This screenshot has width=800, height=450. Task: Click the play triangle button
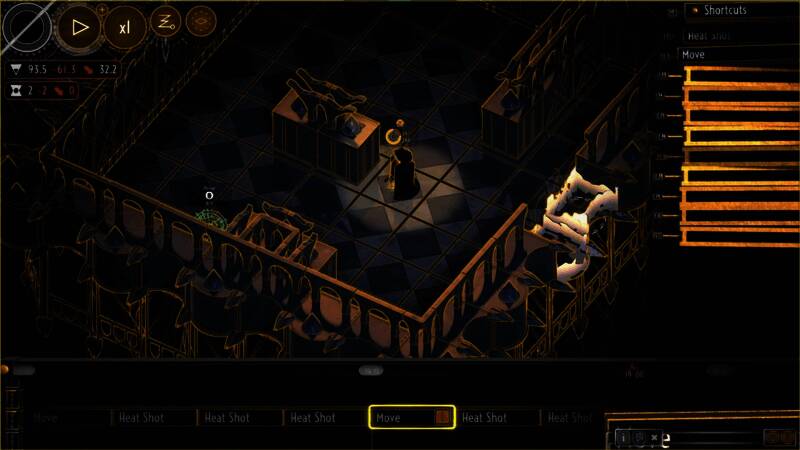[79, 27]
